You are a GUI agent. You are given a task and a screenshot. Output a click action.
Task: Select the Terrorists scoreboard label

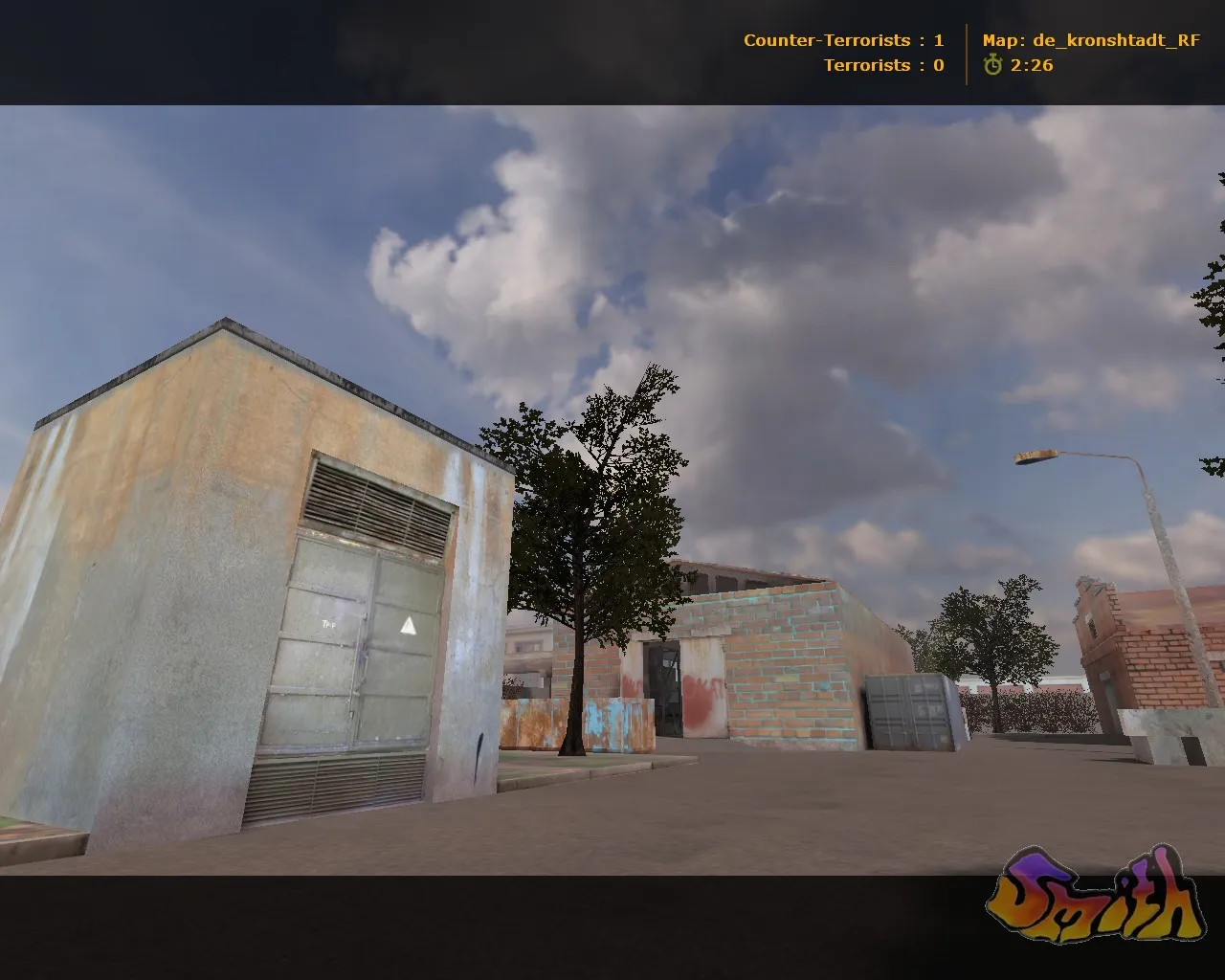coord(866,65)
